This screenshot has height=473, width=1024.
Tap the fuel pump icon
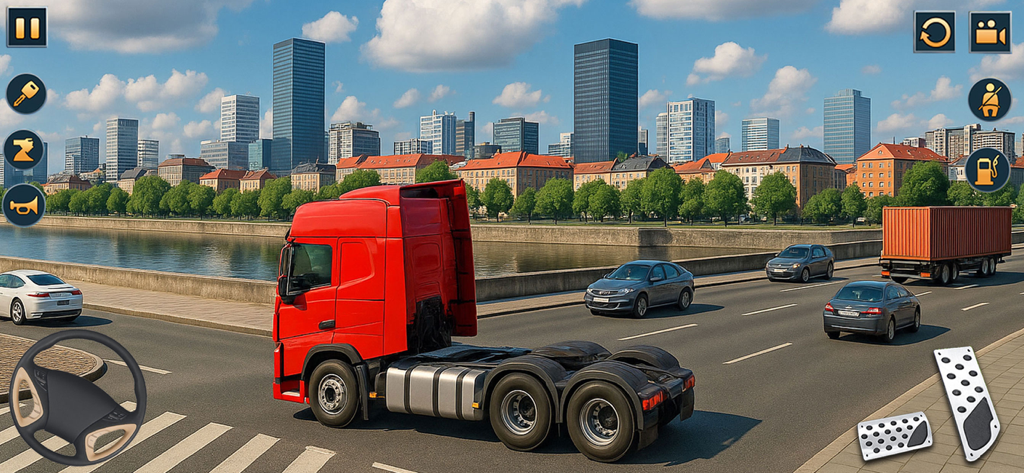coord(987,170)
